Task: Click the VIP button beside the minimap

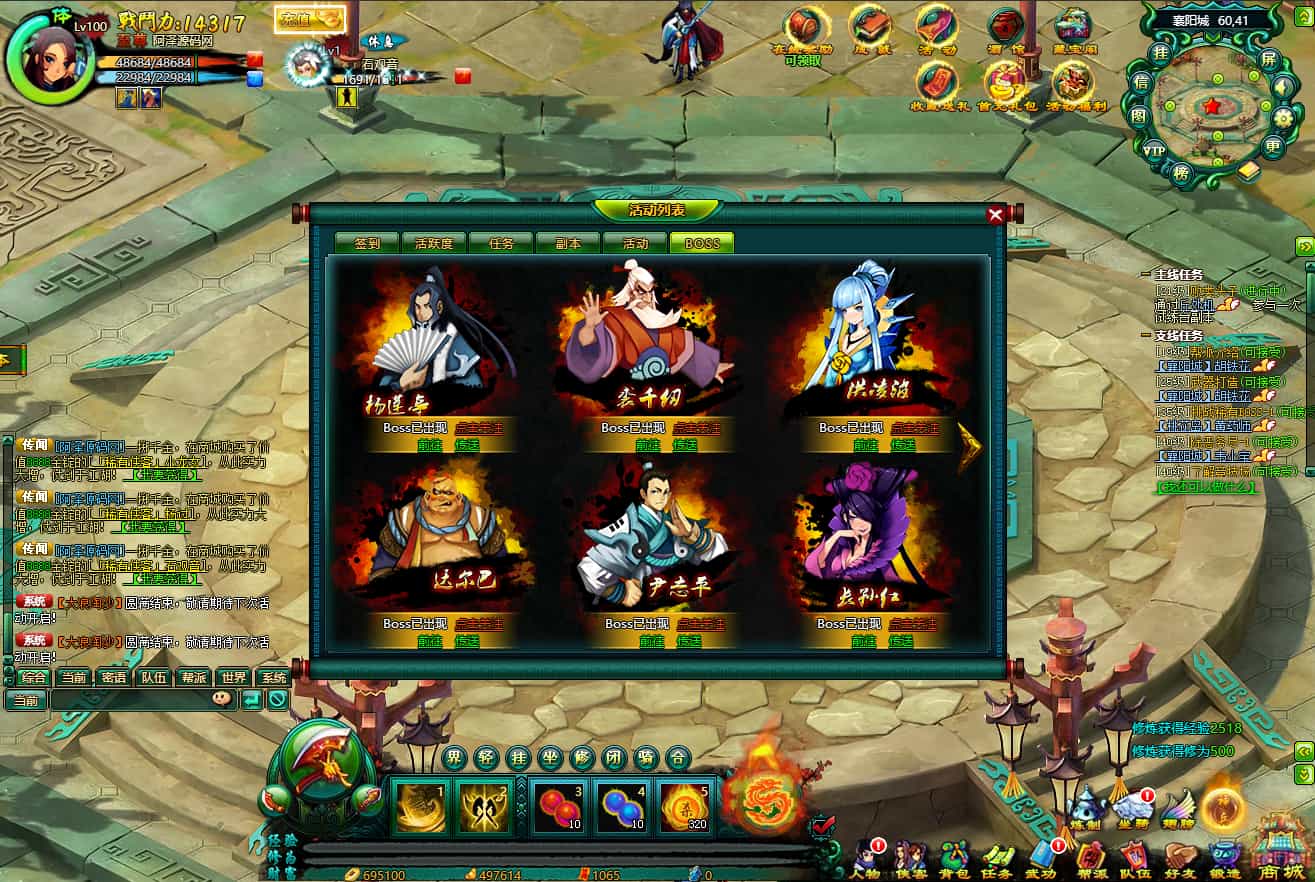Action: [1154, 151]
